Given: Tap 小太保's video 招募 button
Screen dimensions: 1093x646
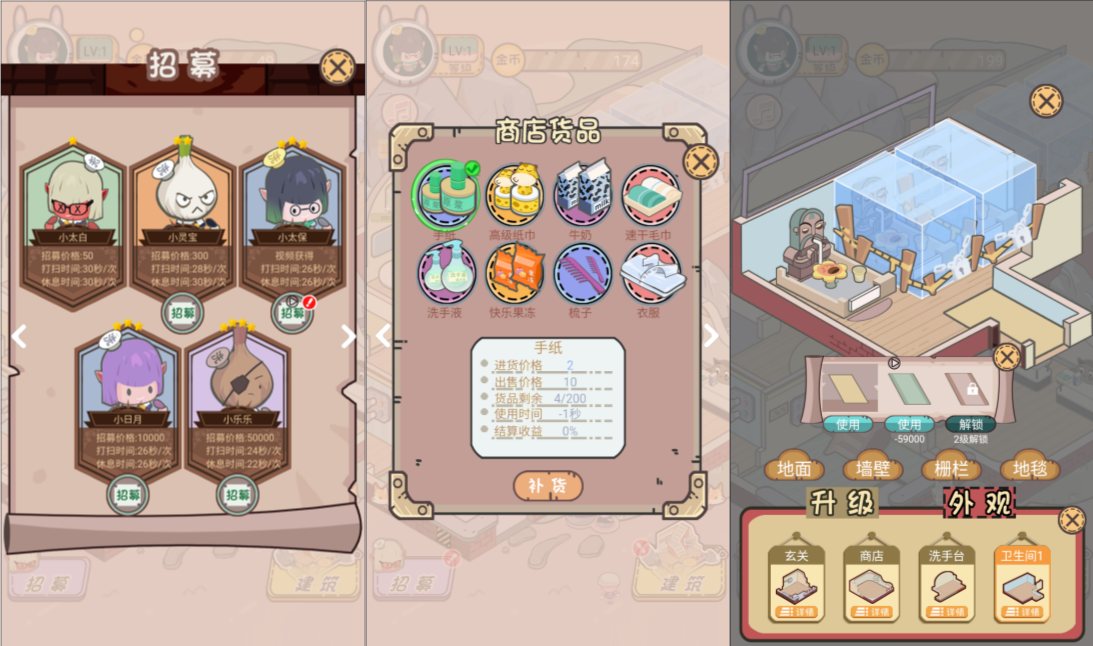Looking at the screenshot, I should (x=291, y=312).
